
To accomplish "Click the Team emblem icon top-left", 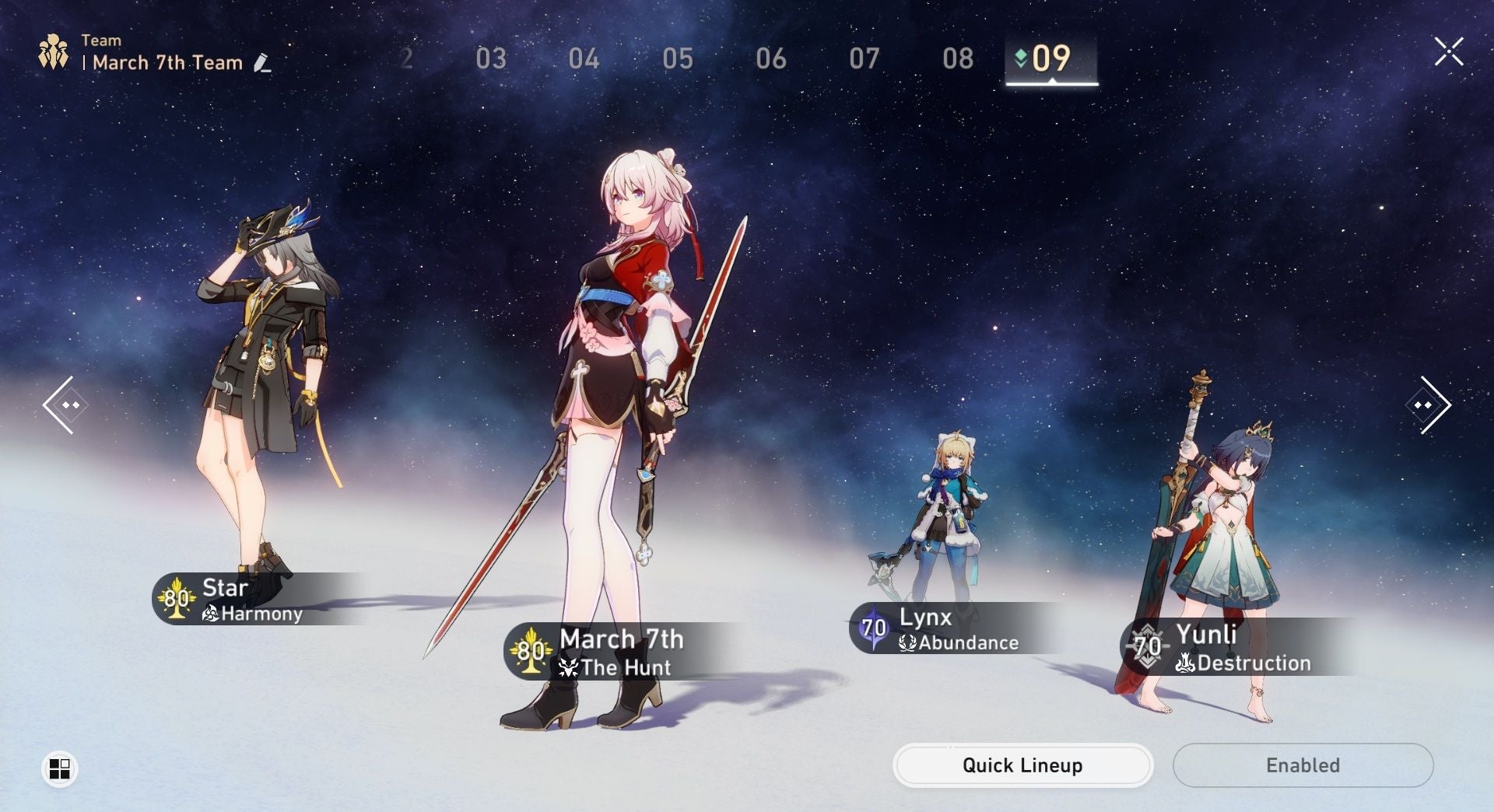I will tap(52, 51).
